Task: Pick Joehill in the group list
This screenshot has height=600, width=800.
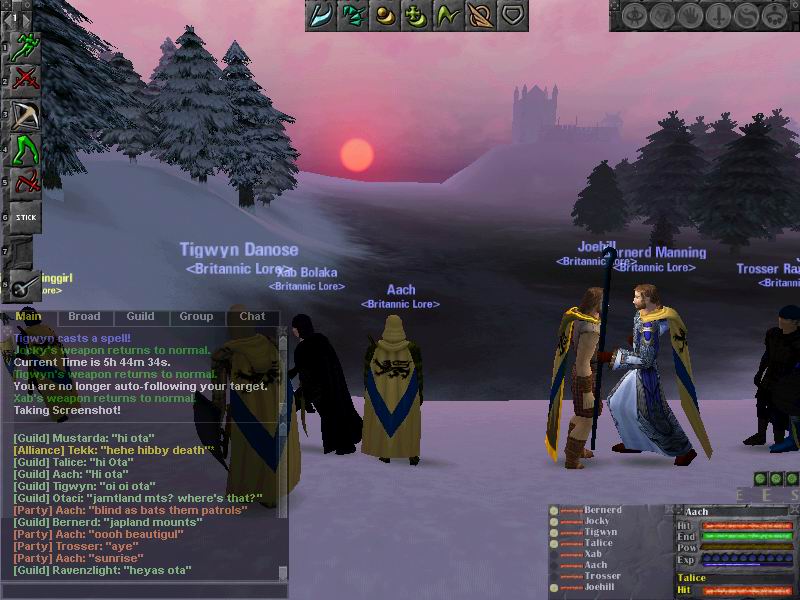Action: coord(602,588)
